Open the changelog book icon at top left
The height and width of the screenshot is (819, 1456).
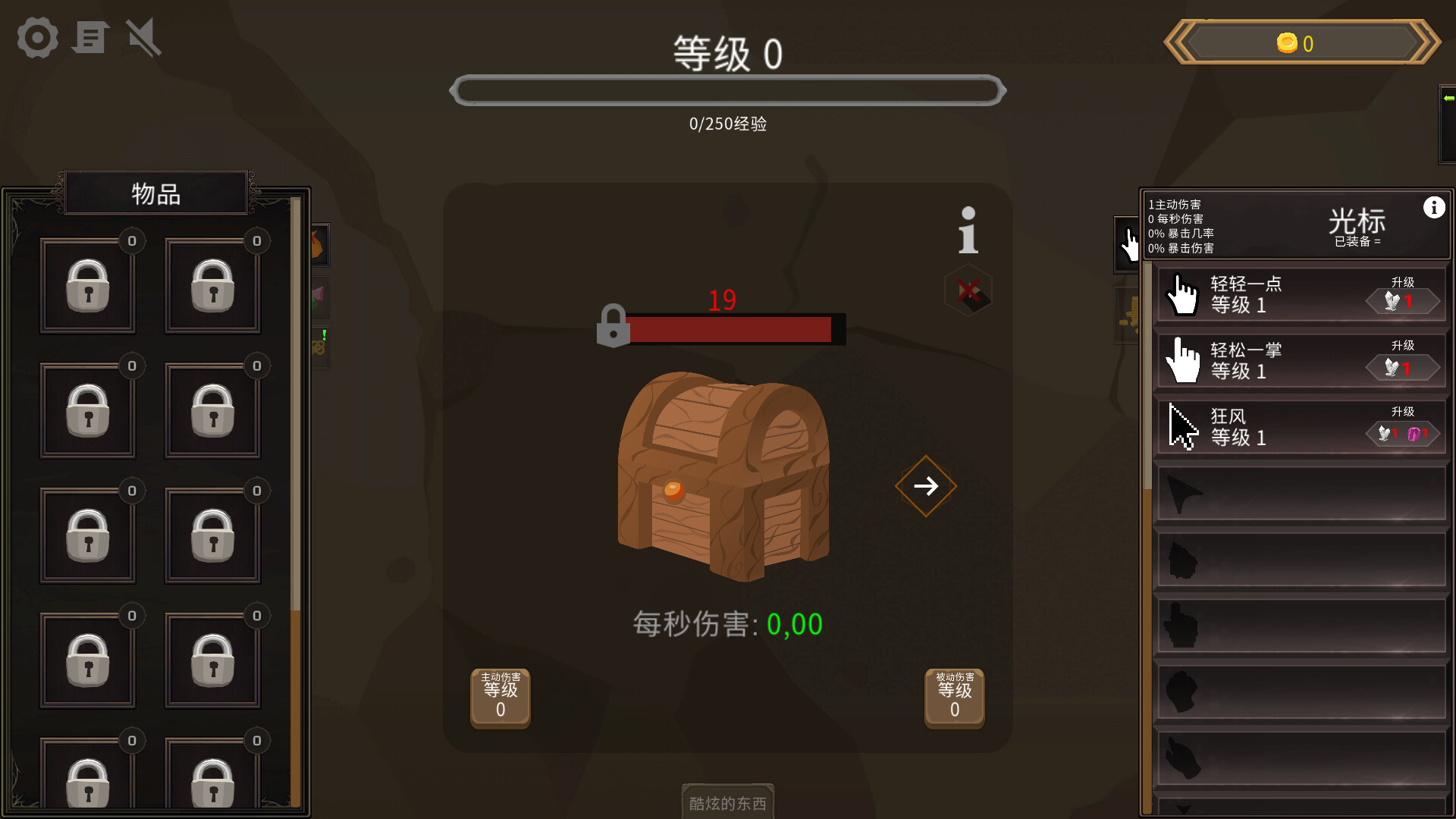tap(90, 37)
